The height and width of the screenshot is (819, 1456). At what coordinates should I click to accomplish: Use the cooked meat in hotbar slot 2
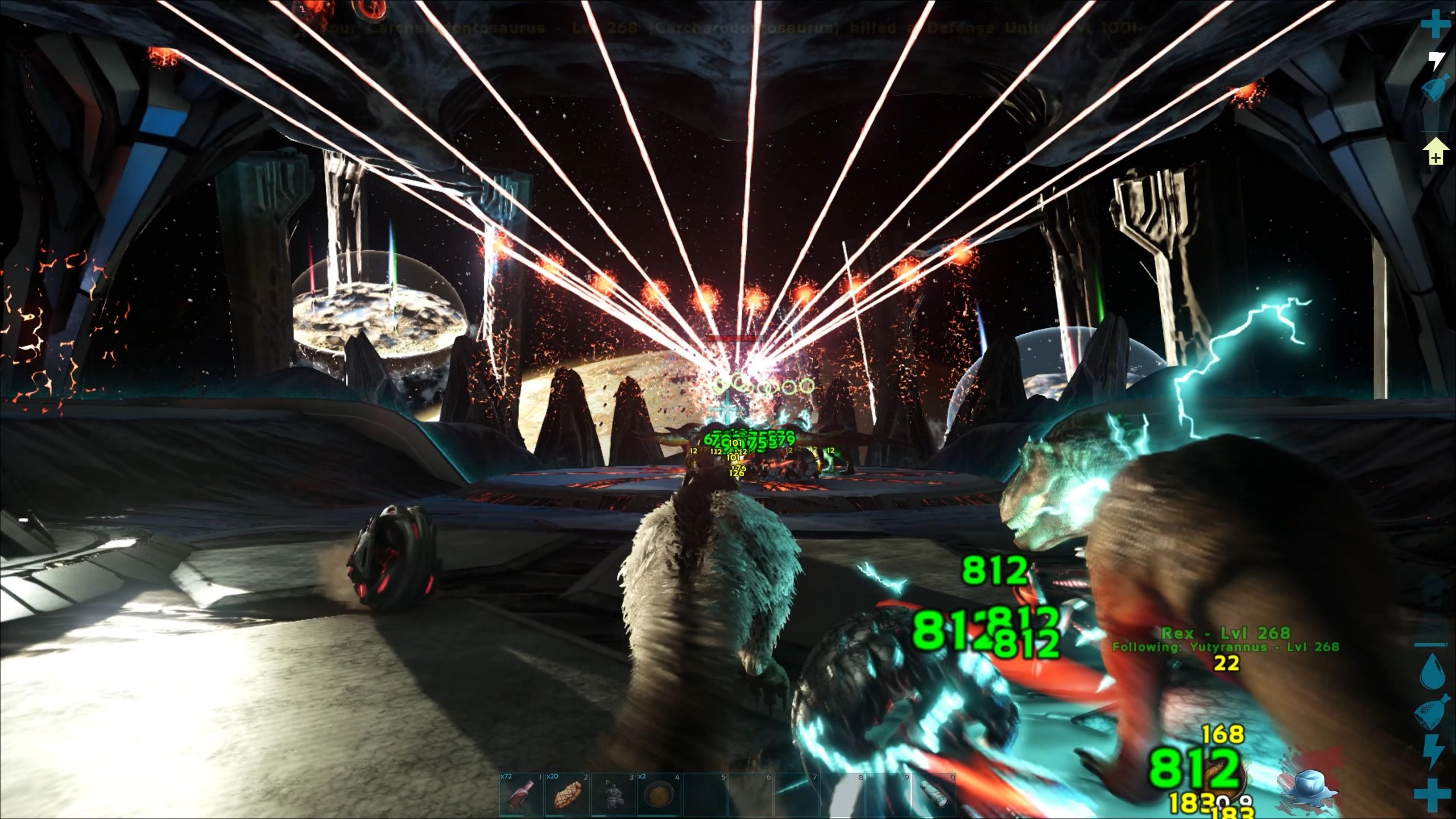point(567,796)
